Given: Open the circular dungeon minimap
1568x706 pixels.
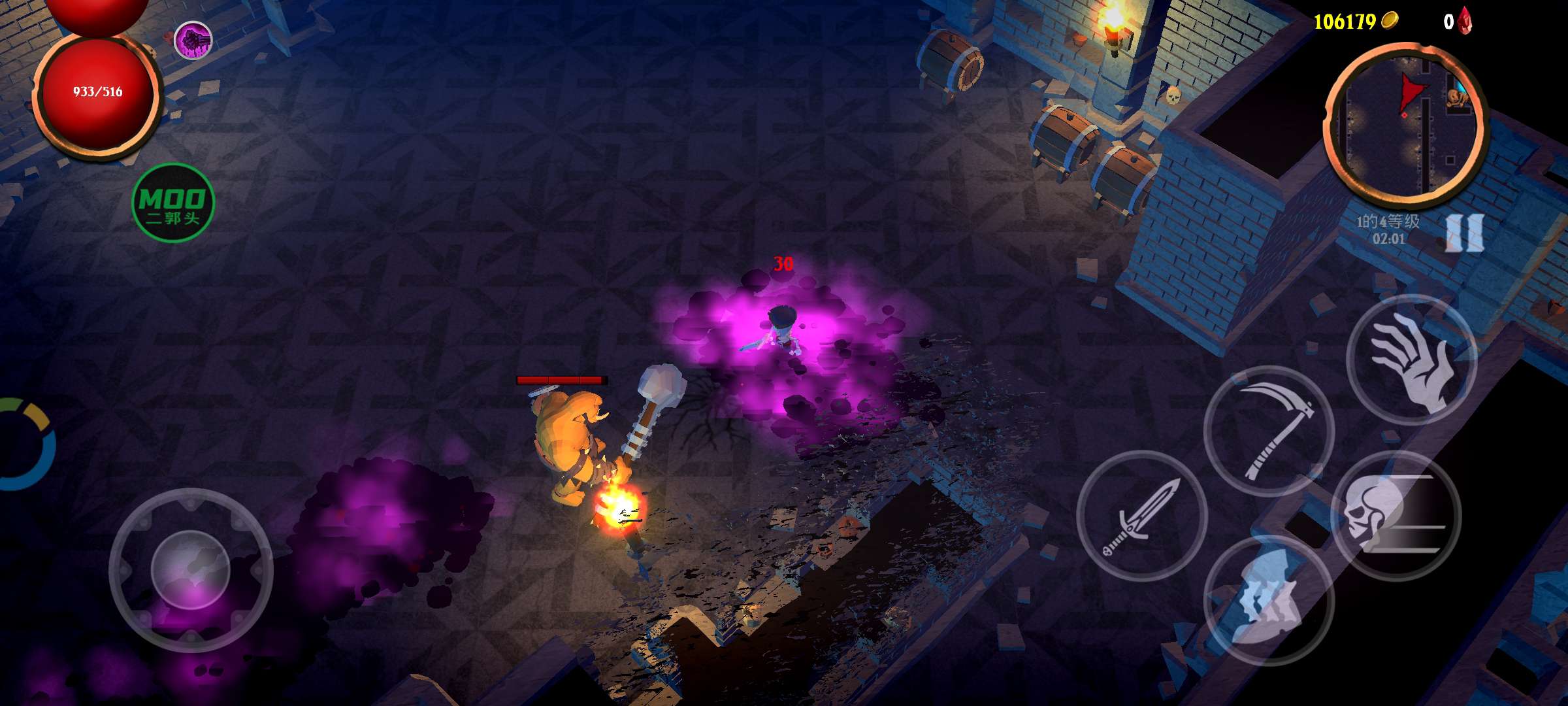Looking at the screenshot, I should coord(1404,125).
